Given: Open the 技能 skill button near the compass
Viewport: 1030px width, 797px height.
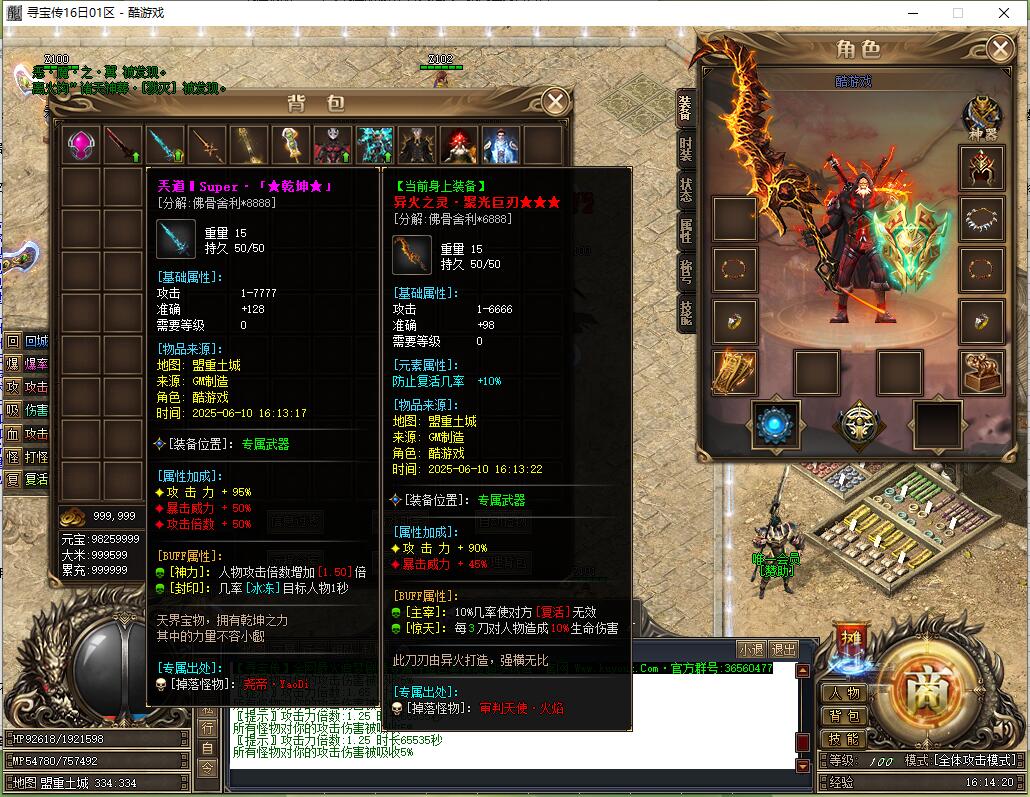Looking at the screenshot, I should [x=843, y=739].
